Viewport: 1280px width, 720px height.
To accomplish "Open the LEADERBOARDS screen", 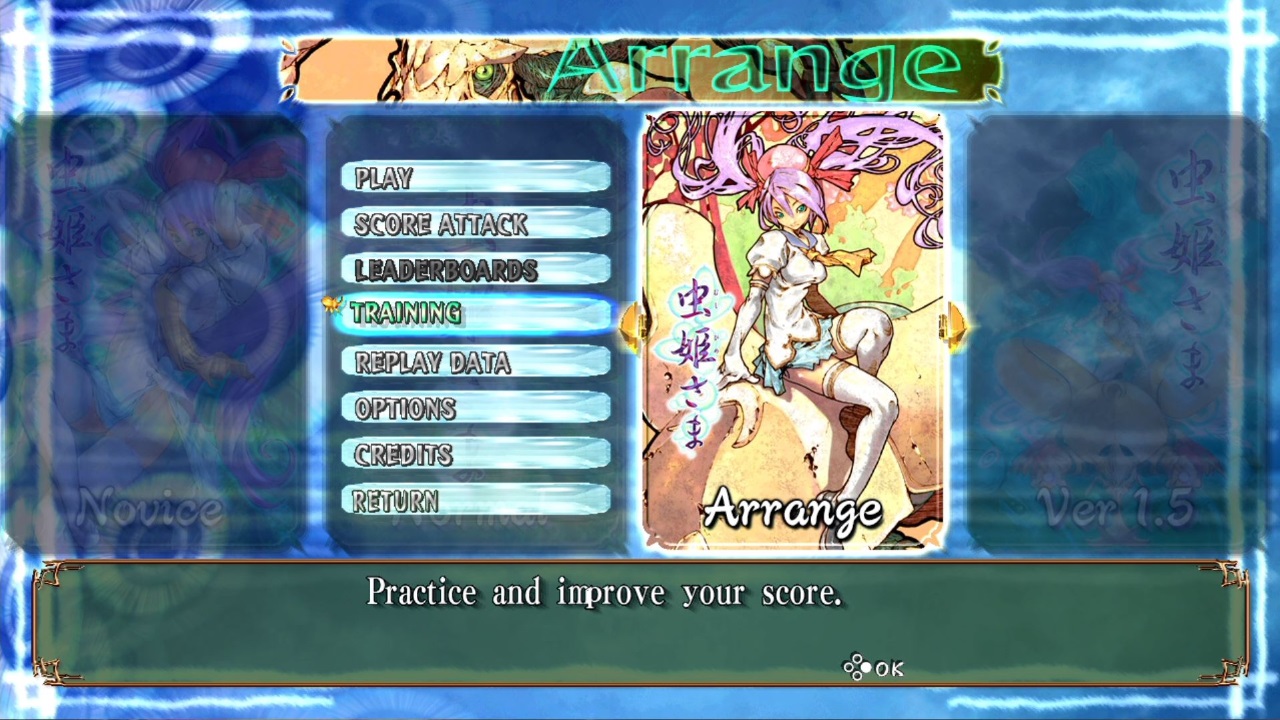I will (476, 270).
